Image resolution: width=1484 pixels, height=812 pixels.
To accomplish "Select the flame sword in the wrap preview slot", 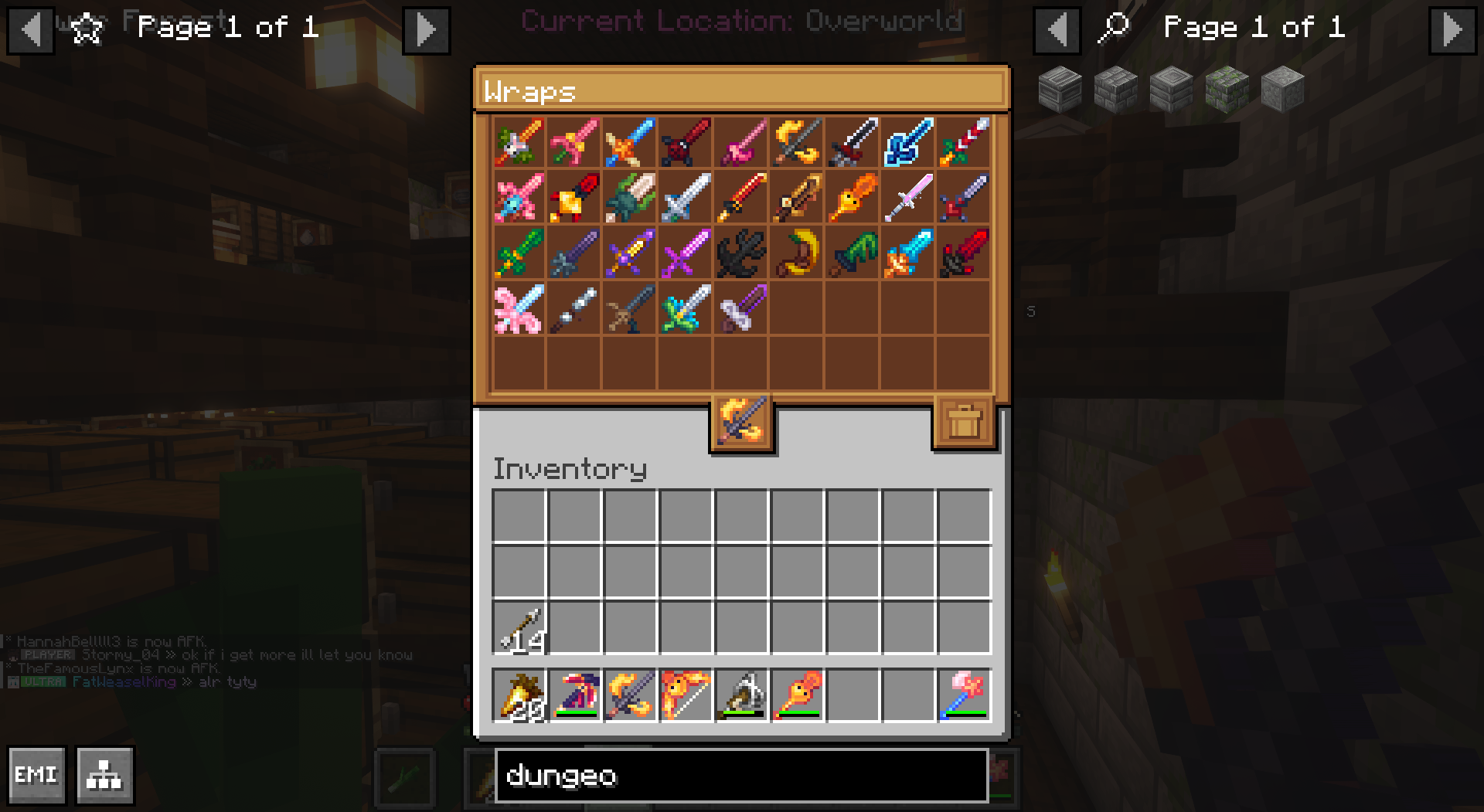I will [741, 421].
